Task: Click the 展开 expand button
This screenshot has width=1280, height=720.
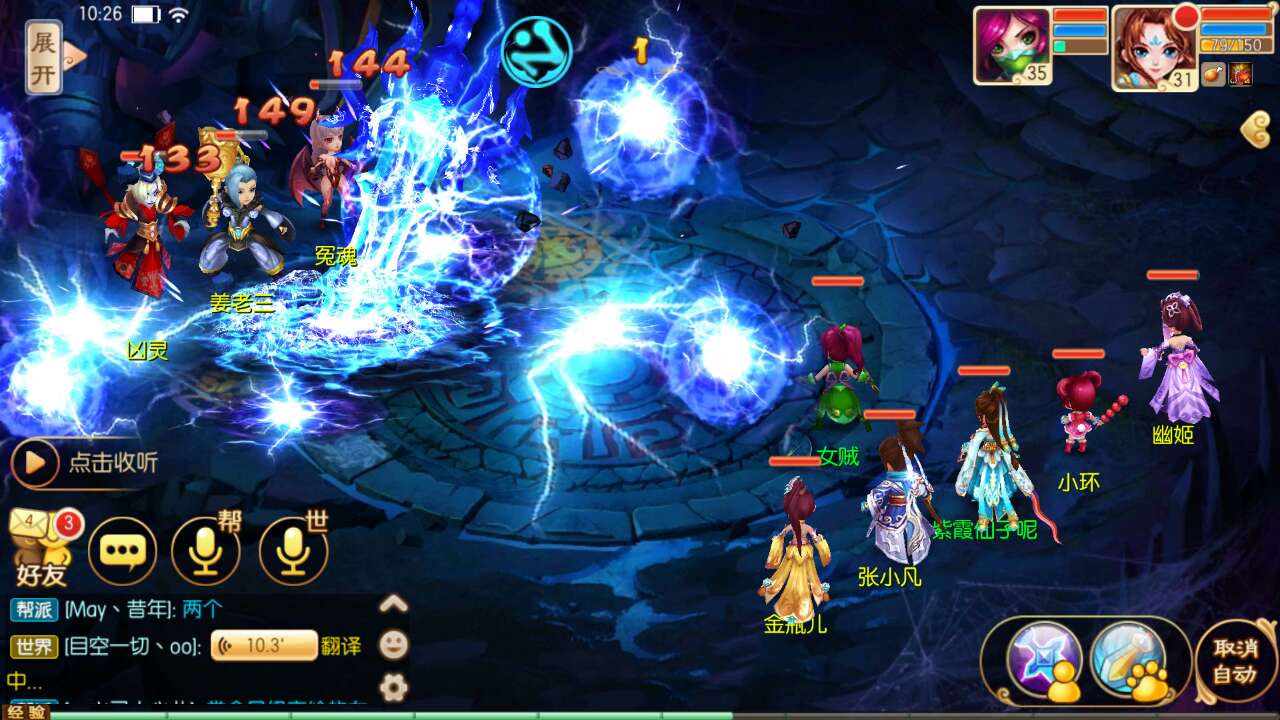Action: 44,57
